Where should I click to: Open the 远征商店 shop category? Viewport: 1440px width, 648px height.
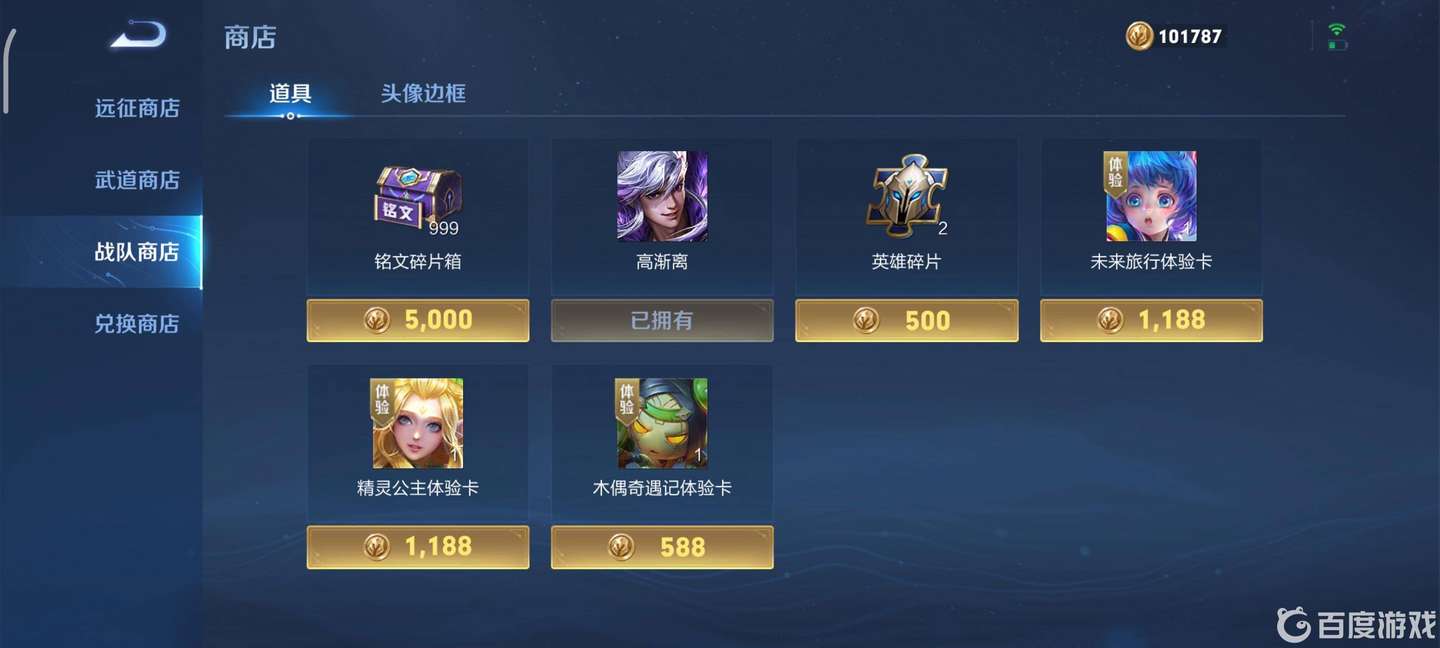(137, 108)
